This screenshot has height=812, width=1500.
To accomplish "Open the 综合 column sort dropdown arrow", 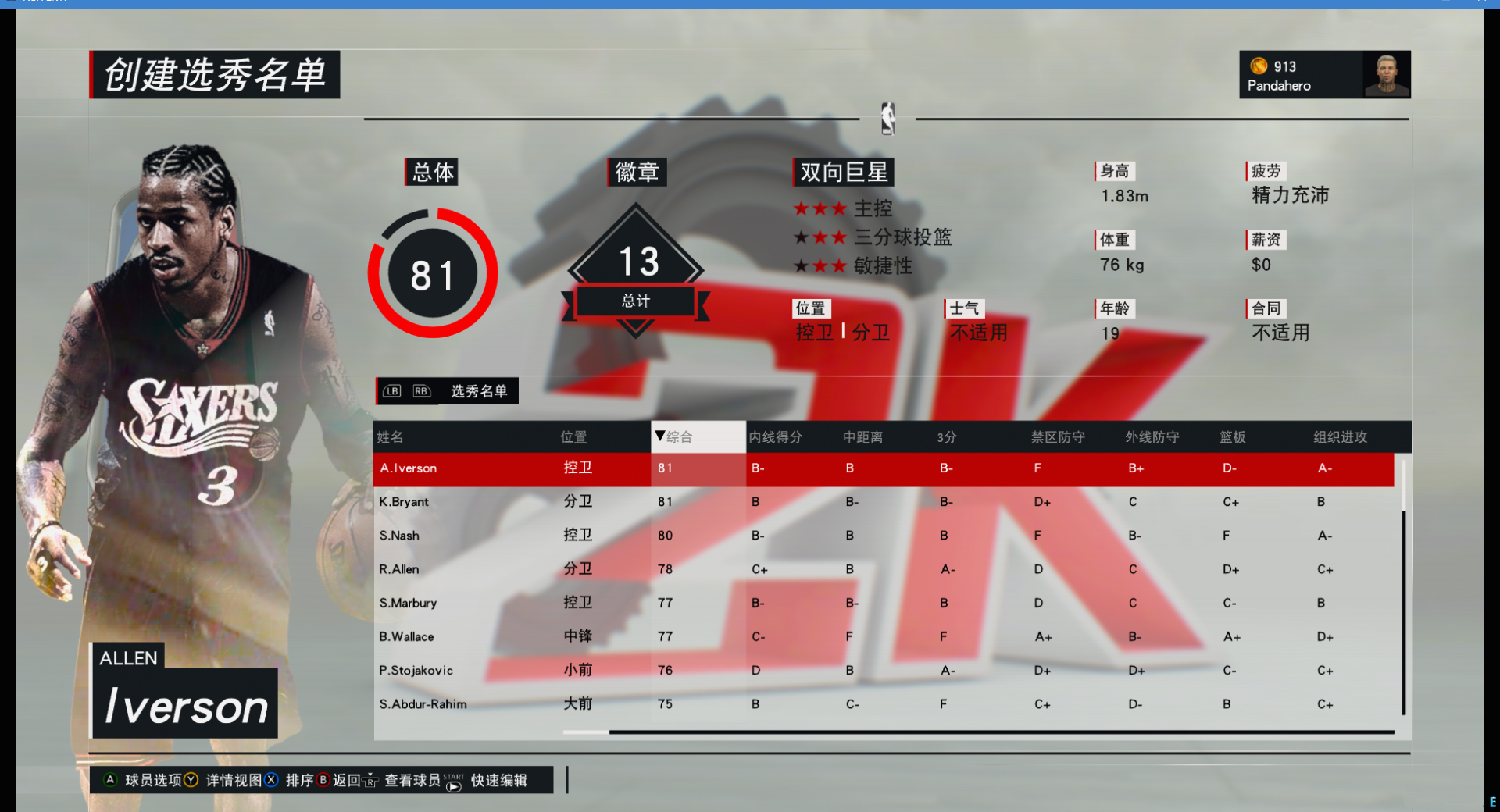I will 660,436.
